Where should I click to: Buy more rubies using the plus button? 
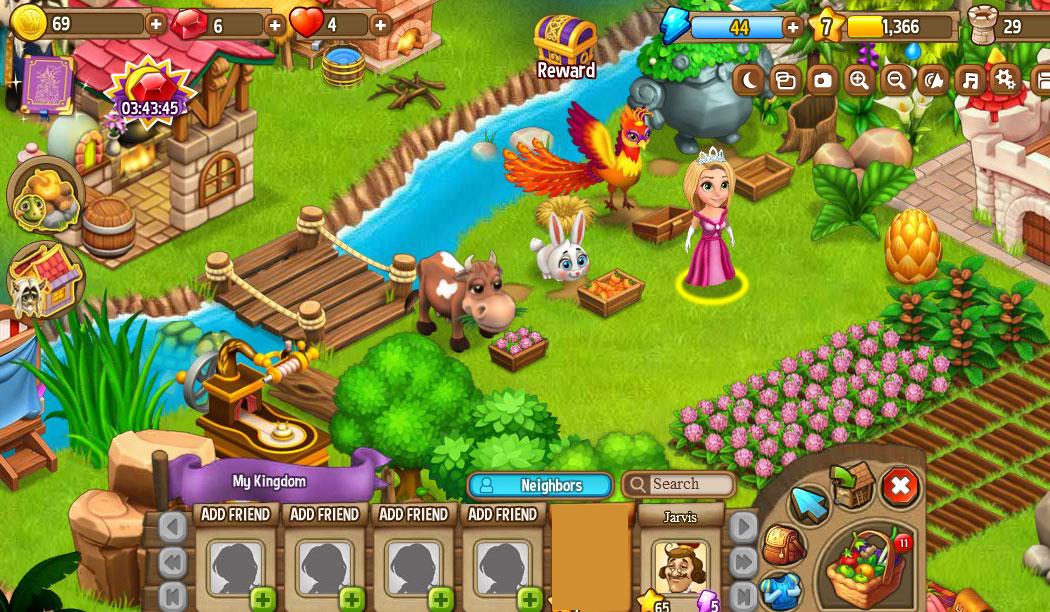tap(275, 24)
